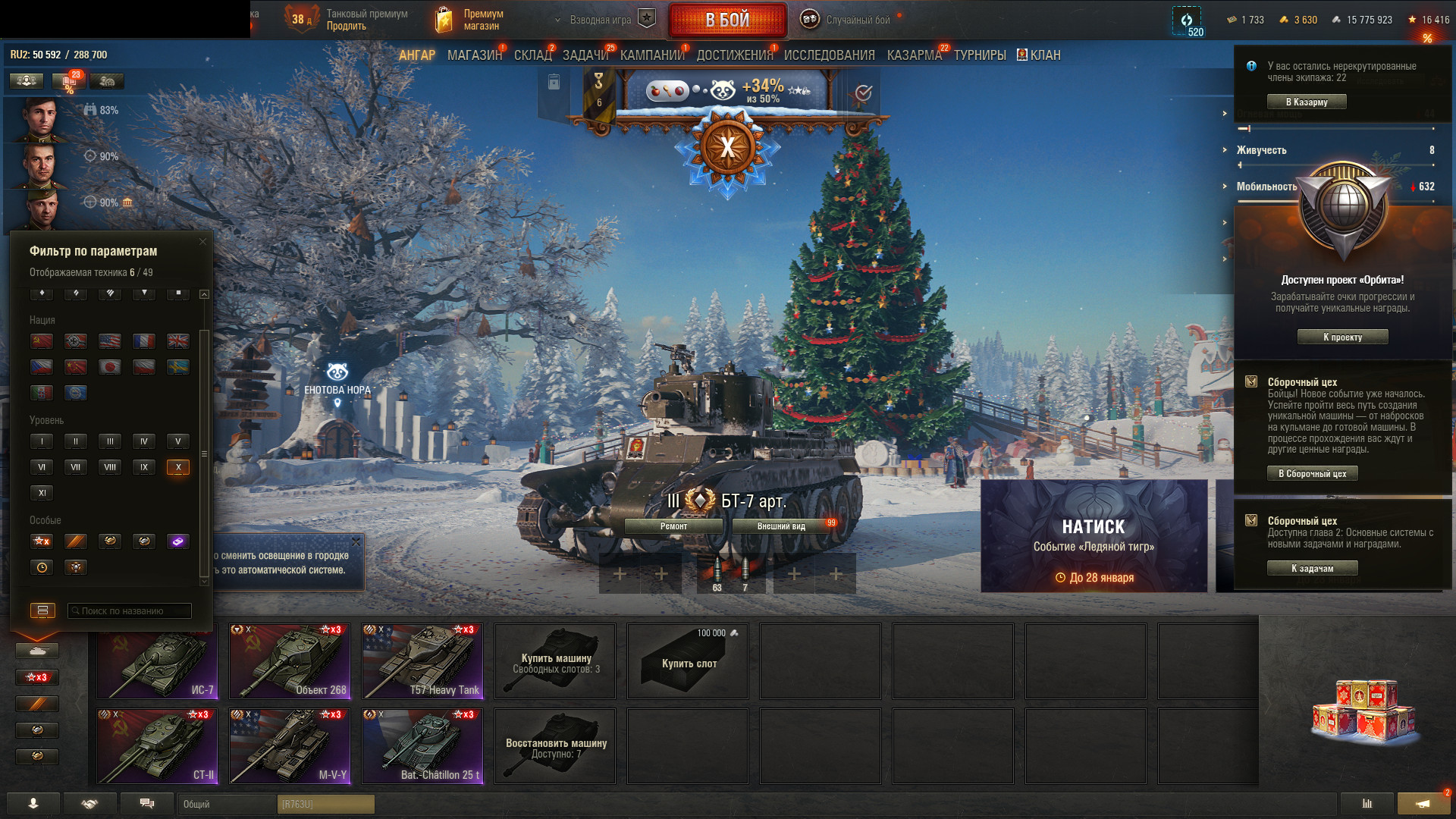
Task: Select the ИС-7 tank in carousel
Action: click(157, 661)
